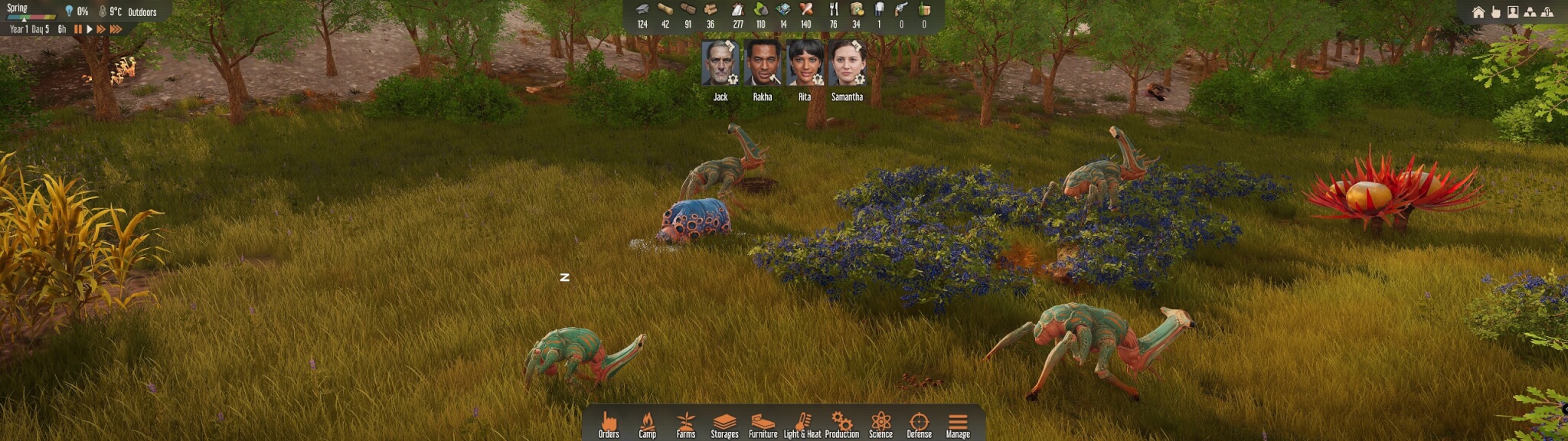The width and height of the screenshot is (1568, 441).
Task: Open the Storages category
Action: point(724,423)
